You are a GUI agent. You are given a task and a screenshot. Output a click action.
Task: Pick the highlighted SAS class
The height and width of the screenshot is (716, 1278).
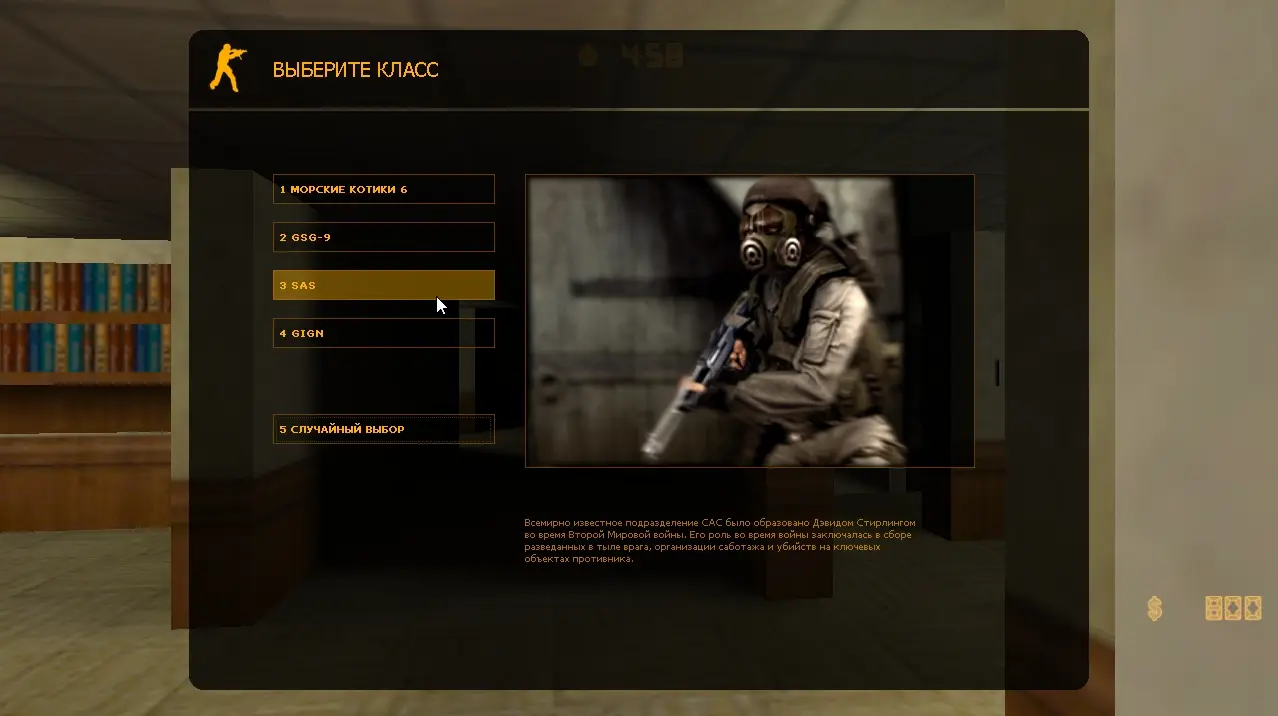coord(383,285)
